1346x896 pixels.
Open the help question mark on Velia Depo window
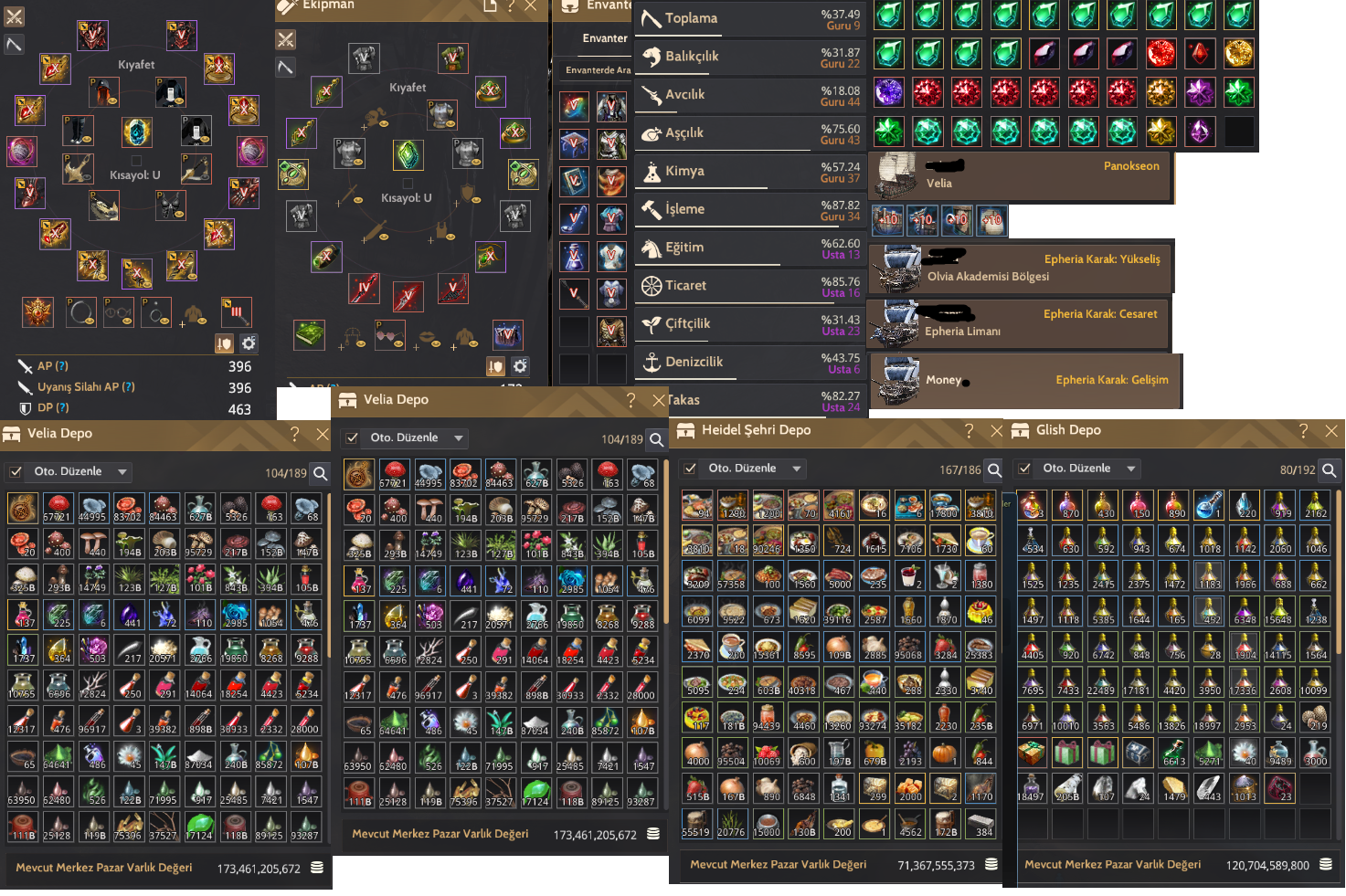click(631, 400)
